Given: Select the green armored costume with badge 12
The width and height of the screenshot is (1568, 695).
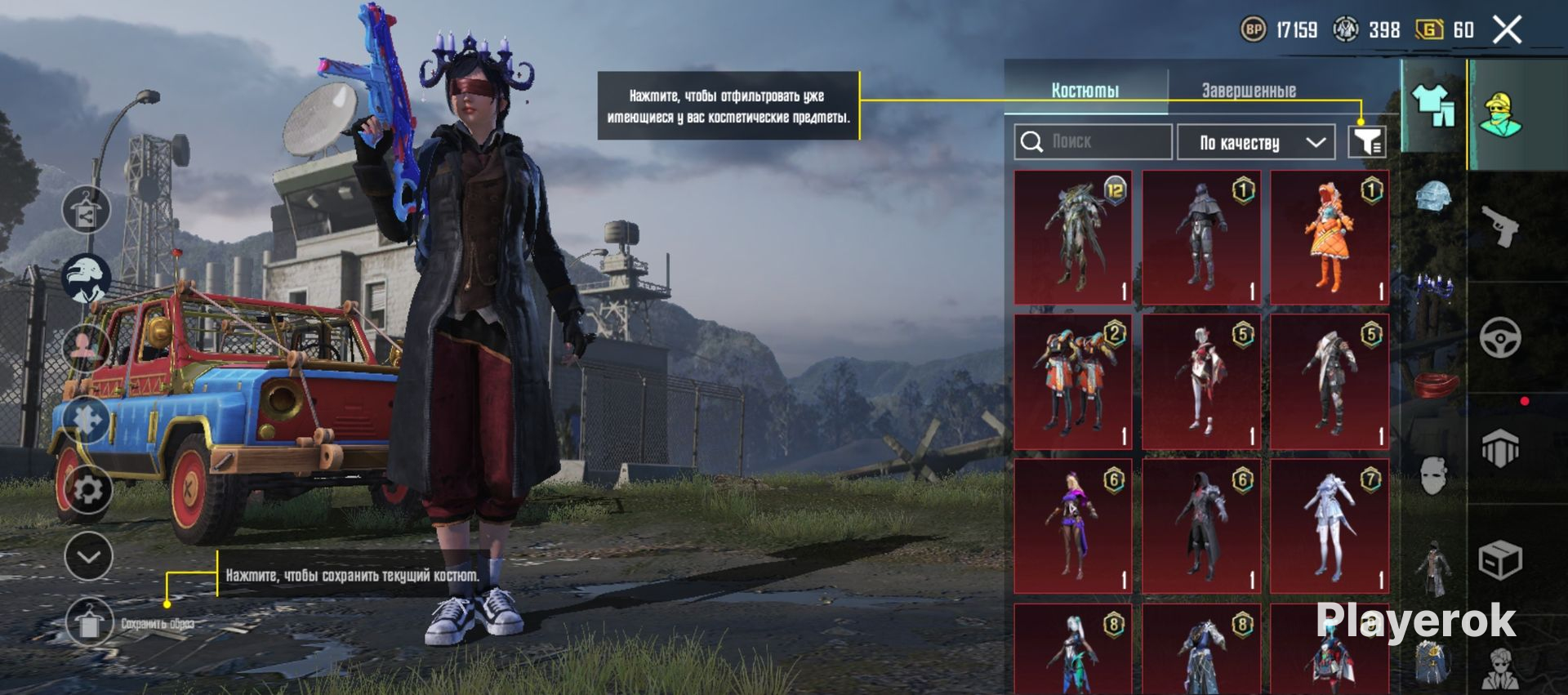Looking at the screenshot, I should (1073, 237).
